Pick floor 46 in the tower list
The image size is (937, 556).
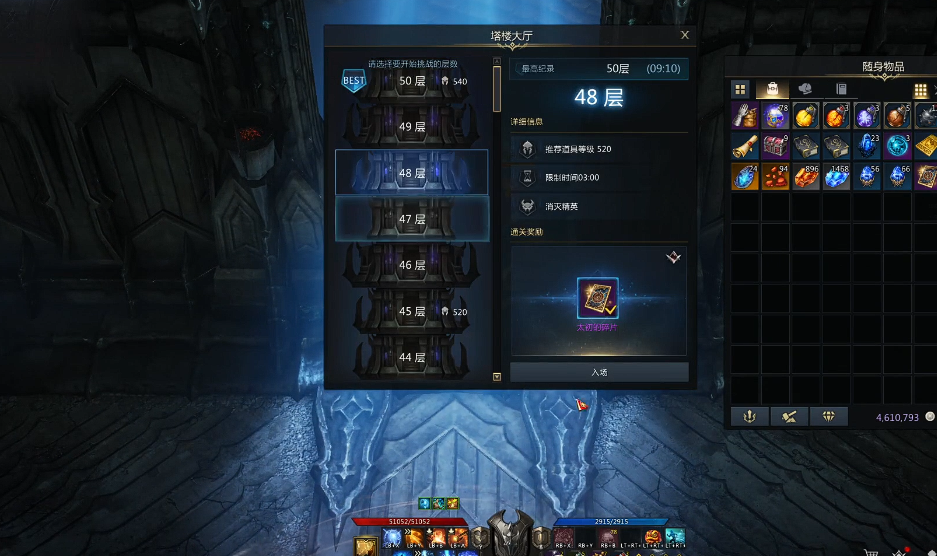coord(412,265)
